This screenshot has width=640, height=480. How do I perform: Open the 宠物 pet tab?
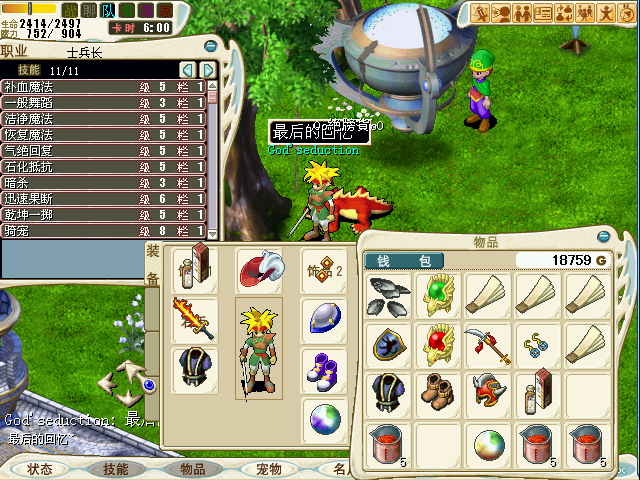point(269,468)
